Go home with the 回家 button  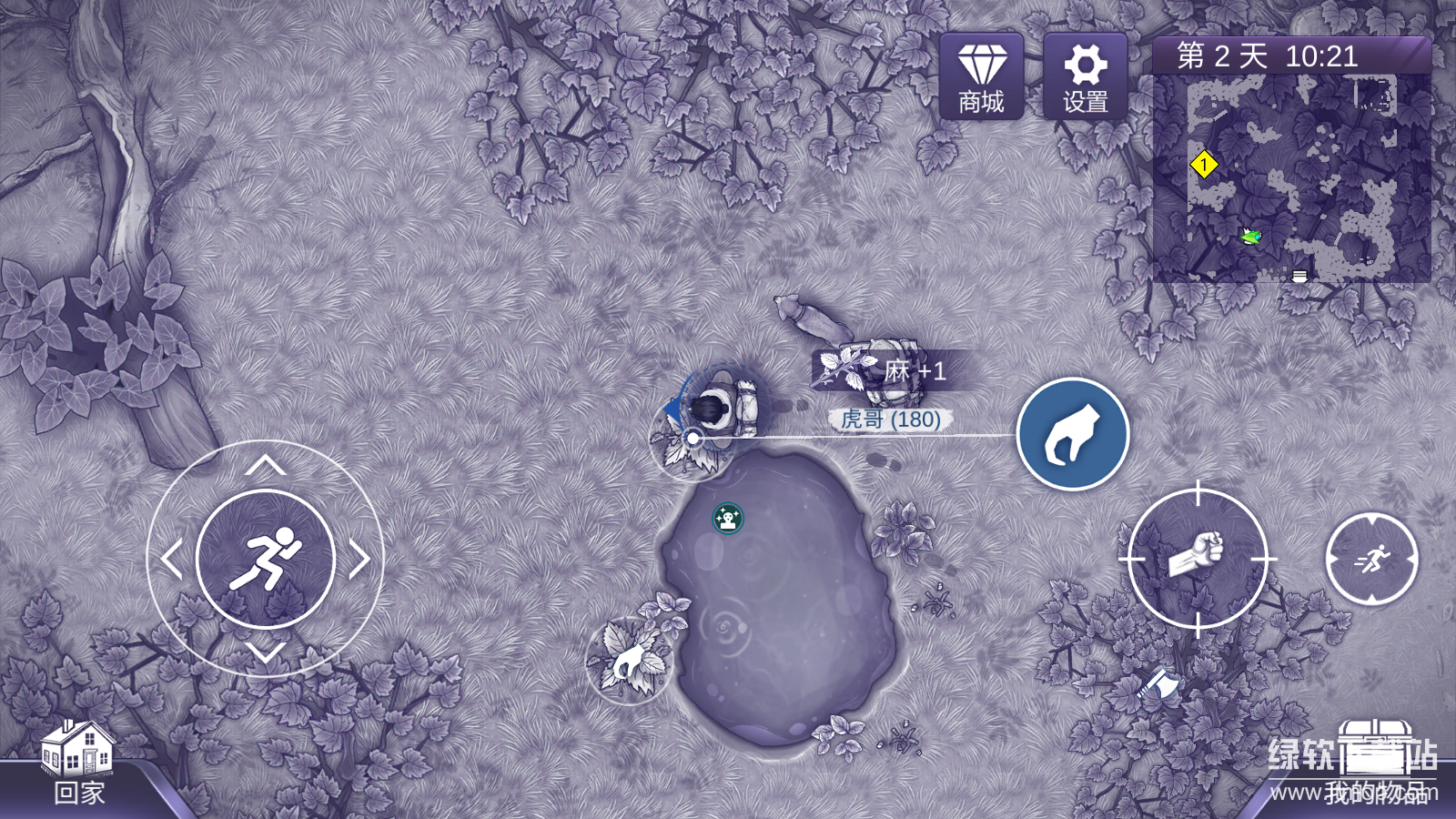tap(78, 763)
